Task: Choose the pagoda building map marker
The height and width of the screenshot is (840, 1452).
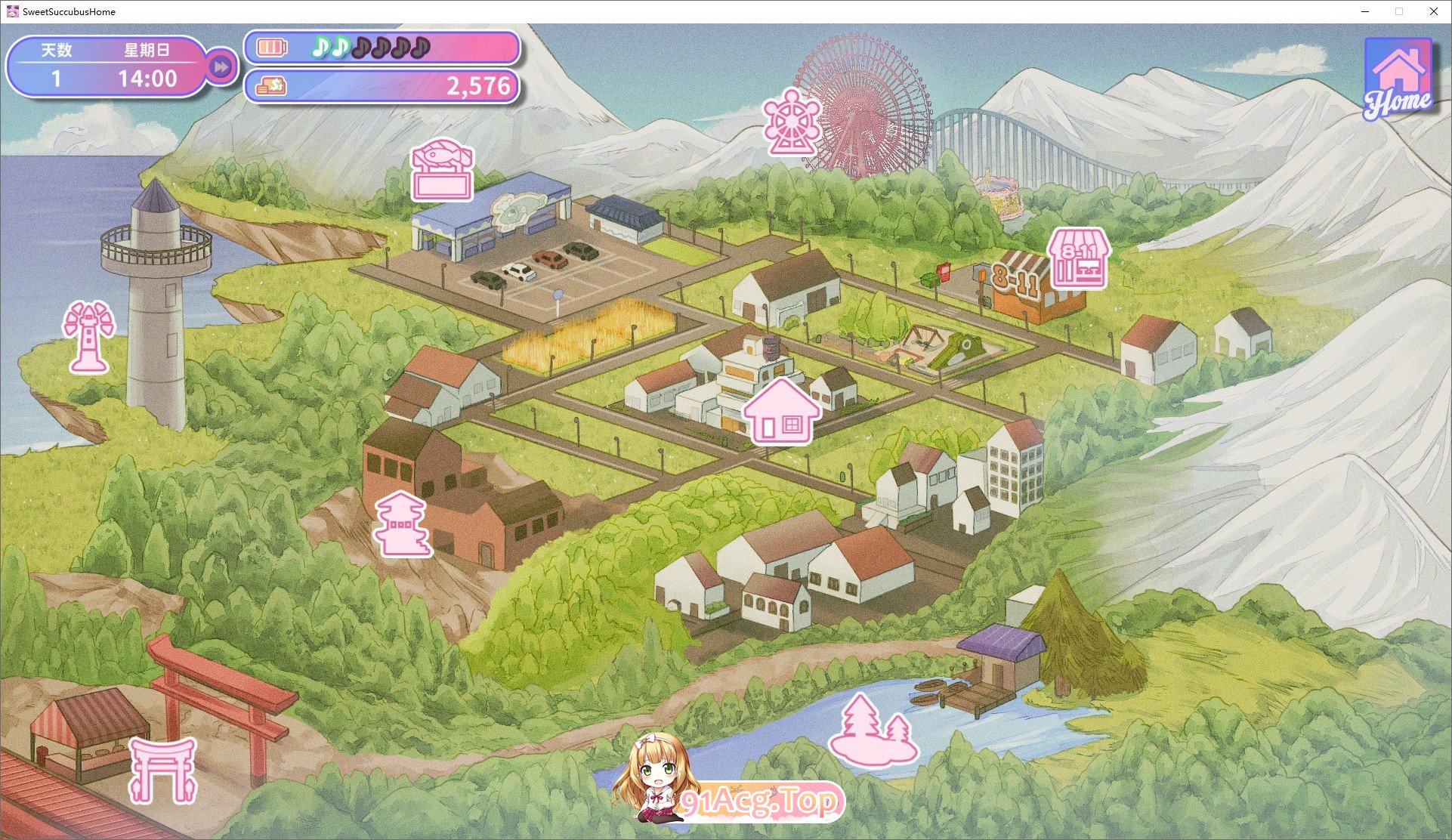Action: [403, 524]
